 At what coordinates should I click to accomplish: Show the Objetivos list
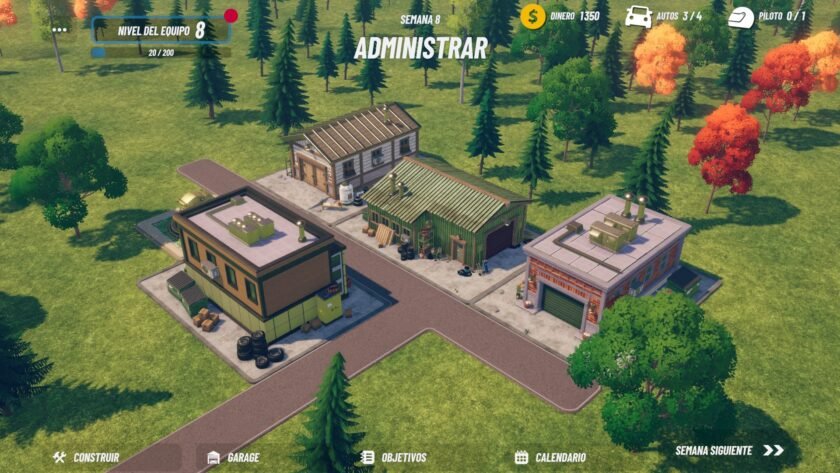[394, 457]
